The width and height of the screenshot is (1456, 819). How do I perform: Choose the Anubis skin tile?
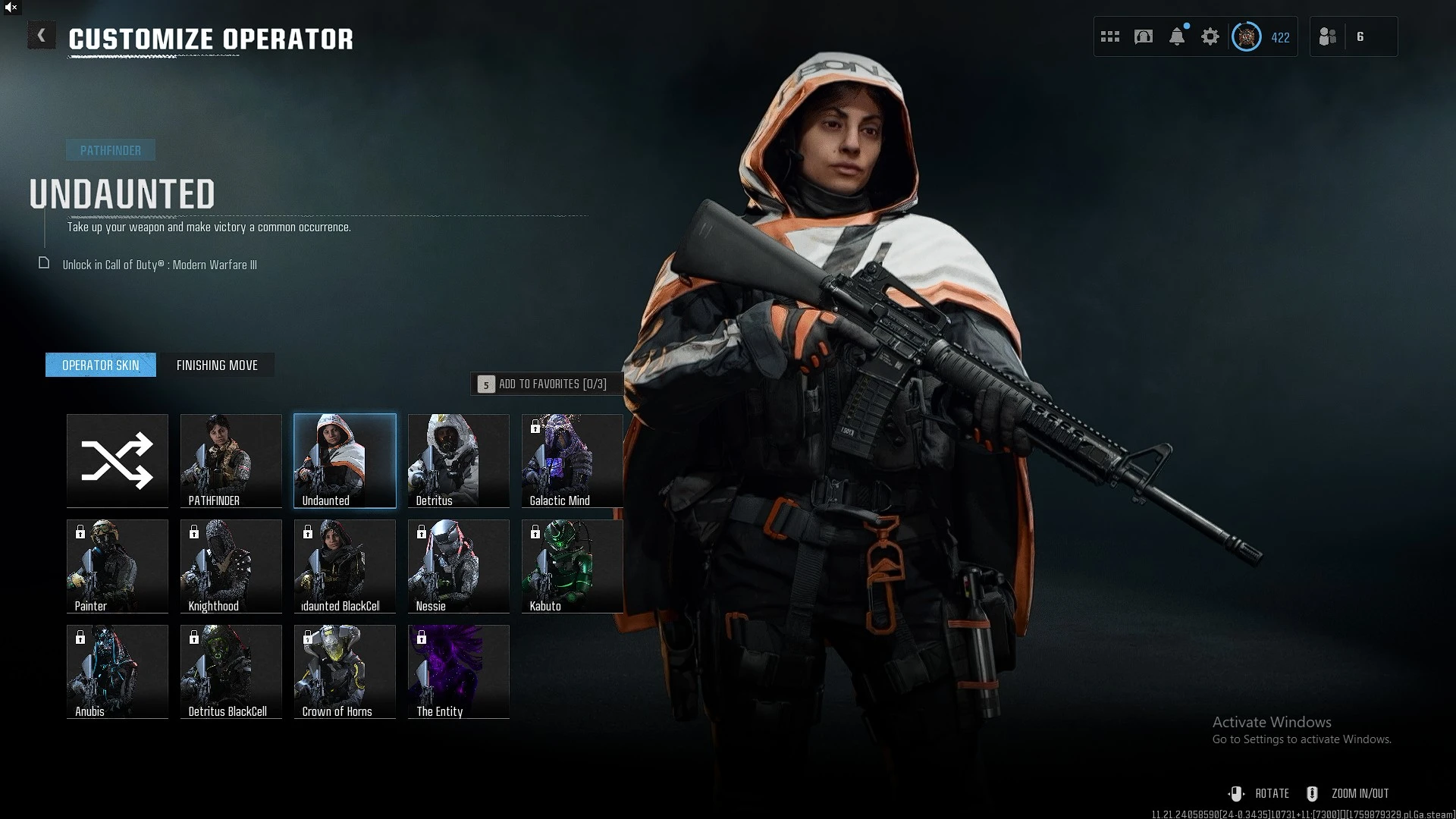[118, 671]
